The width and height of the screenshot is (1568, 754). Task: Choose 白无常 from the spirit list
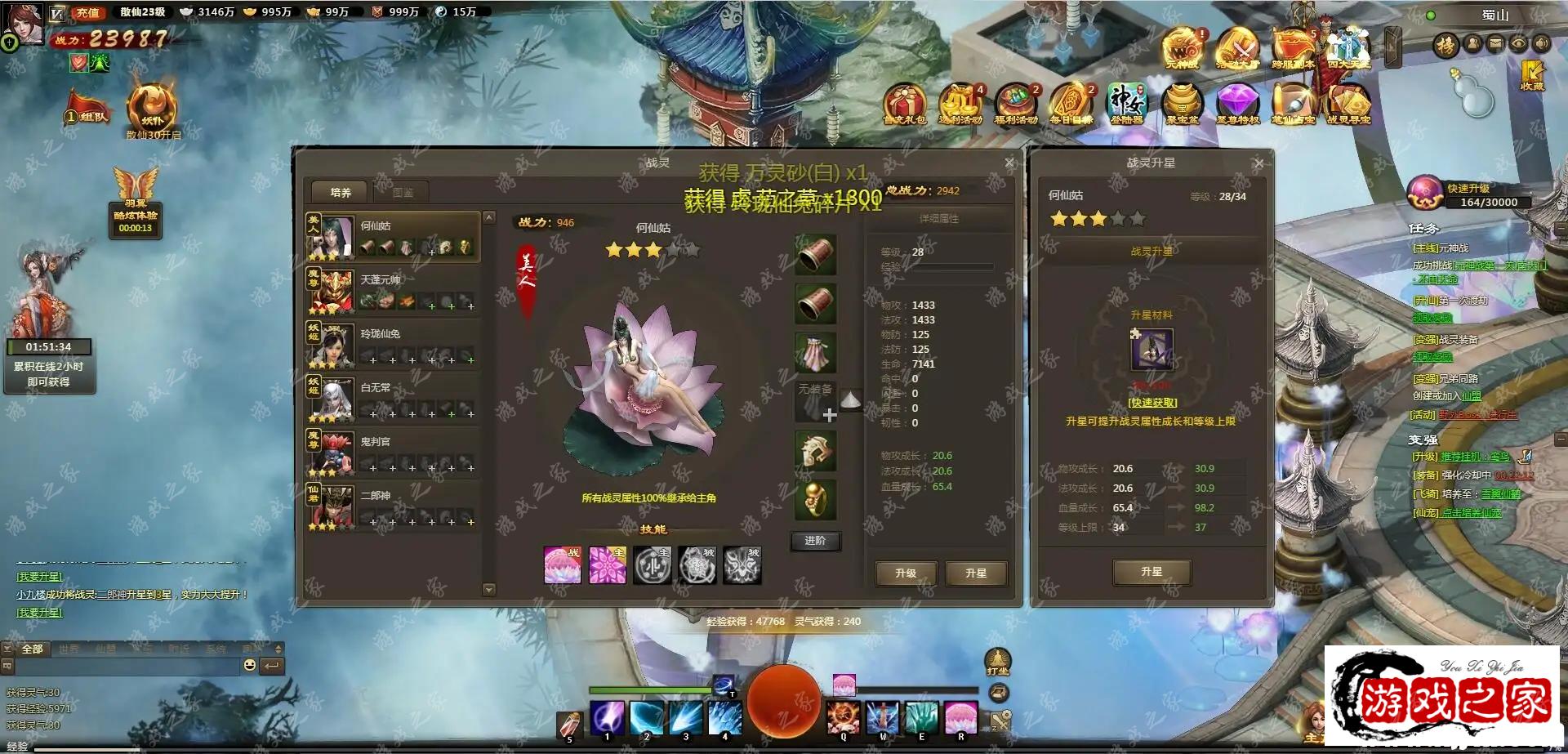coord(393,399)
